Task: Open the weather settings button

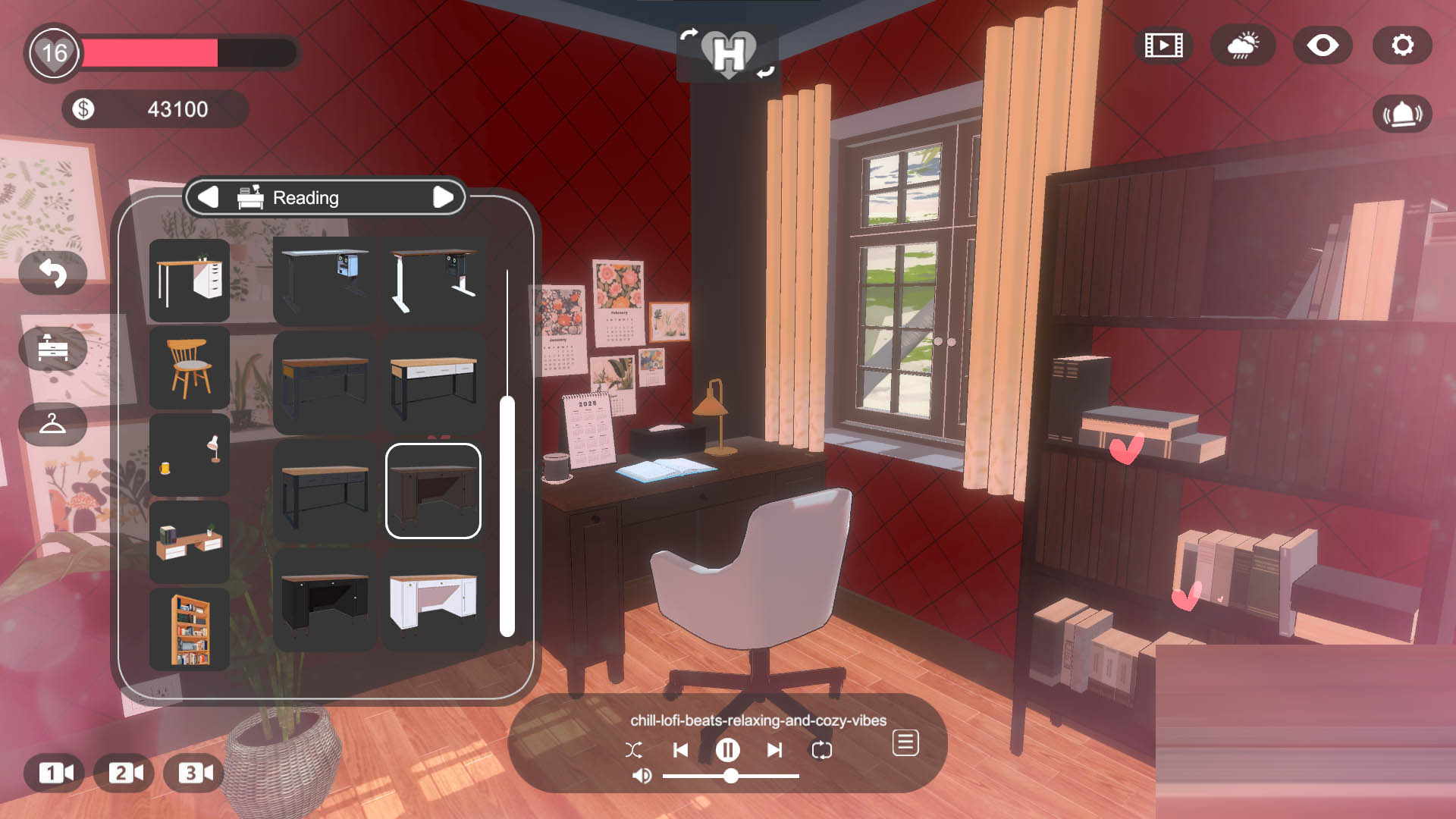Action: [x=1243, y=45]
